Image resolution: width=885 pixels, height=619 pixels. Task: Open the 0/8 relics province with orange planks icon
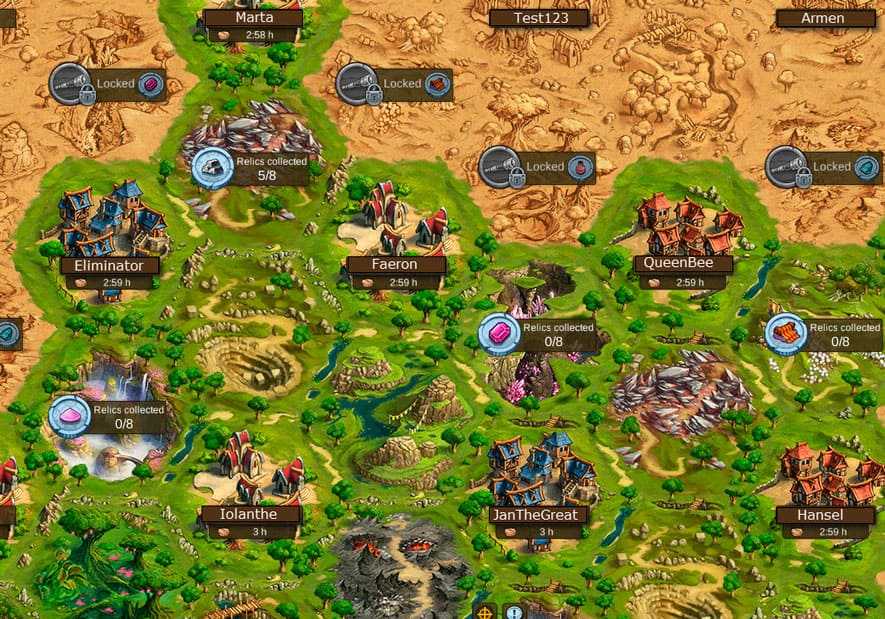click(x=824, y=334)
